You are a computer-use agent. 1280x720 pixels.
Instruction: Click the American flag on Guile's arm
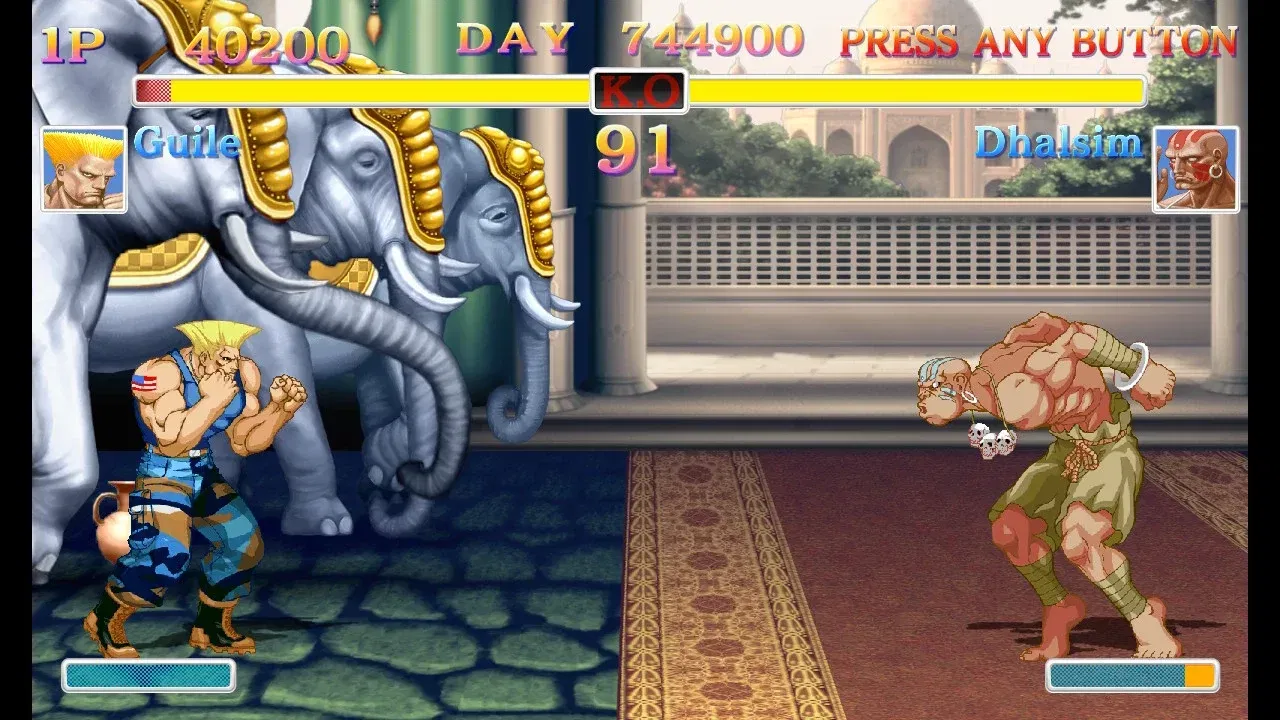coord(145,383)
